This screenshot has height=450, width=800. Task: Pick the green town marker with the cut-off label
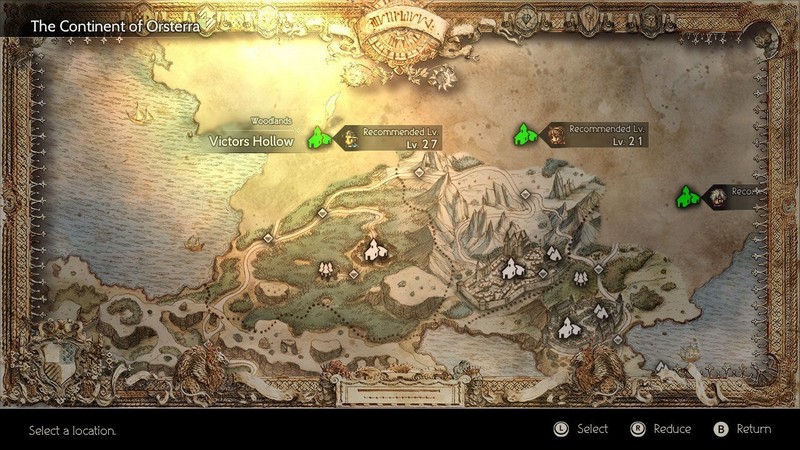click(x=688, y=195)
